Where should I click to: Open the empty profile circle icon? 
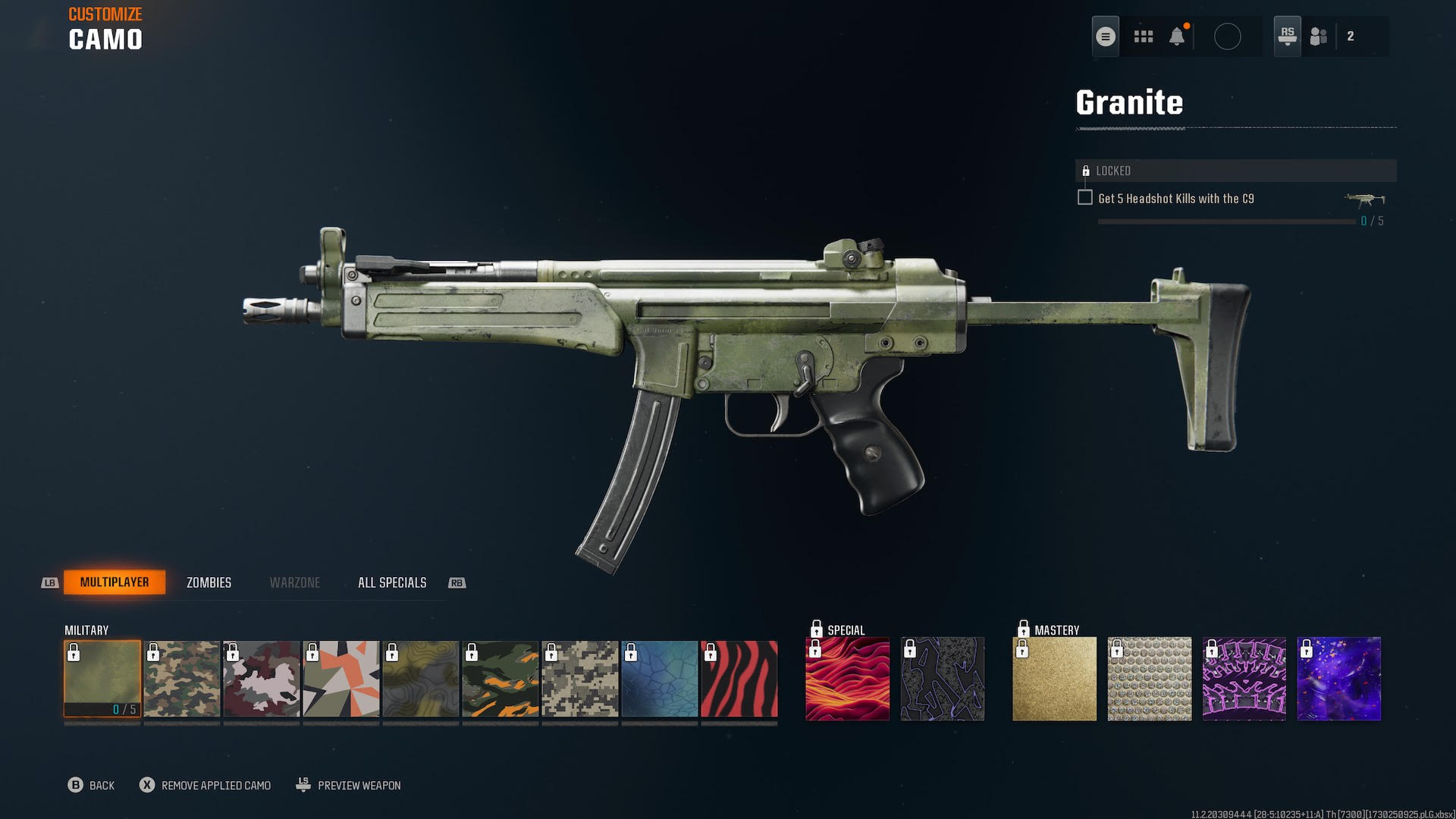[x=1228, y=36]
